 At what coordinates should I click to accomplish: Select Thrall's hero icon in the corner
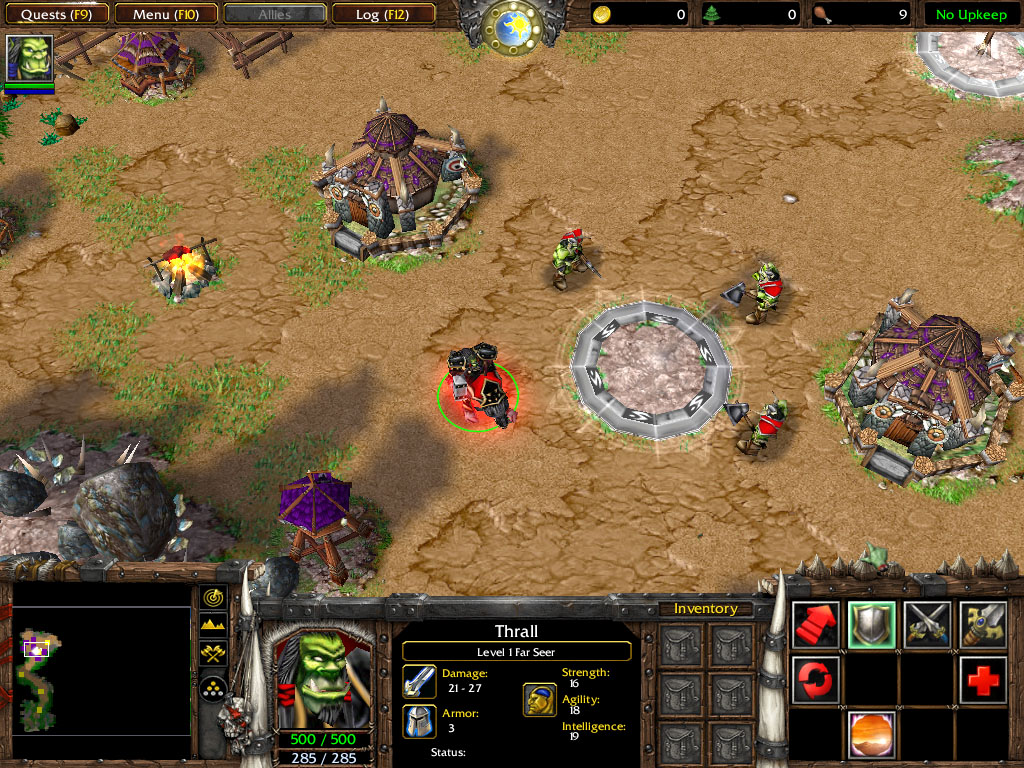click(29, 58)
